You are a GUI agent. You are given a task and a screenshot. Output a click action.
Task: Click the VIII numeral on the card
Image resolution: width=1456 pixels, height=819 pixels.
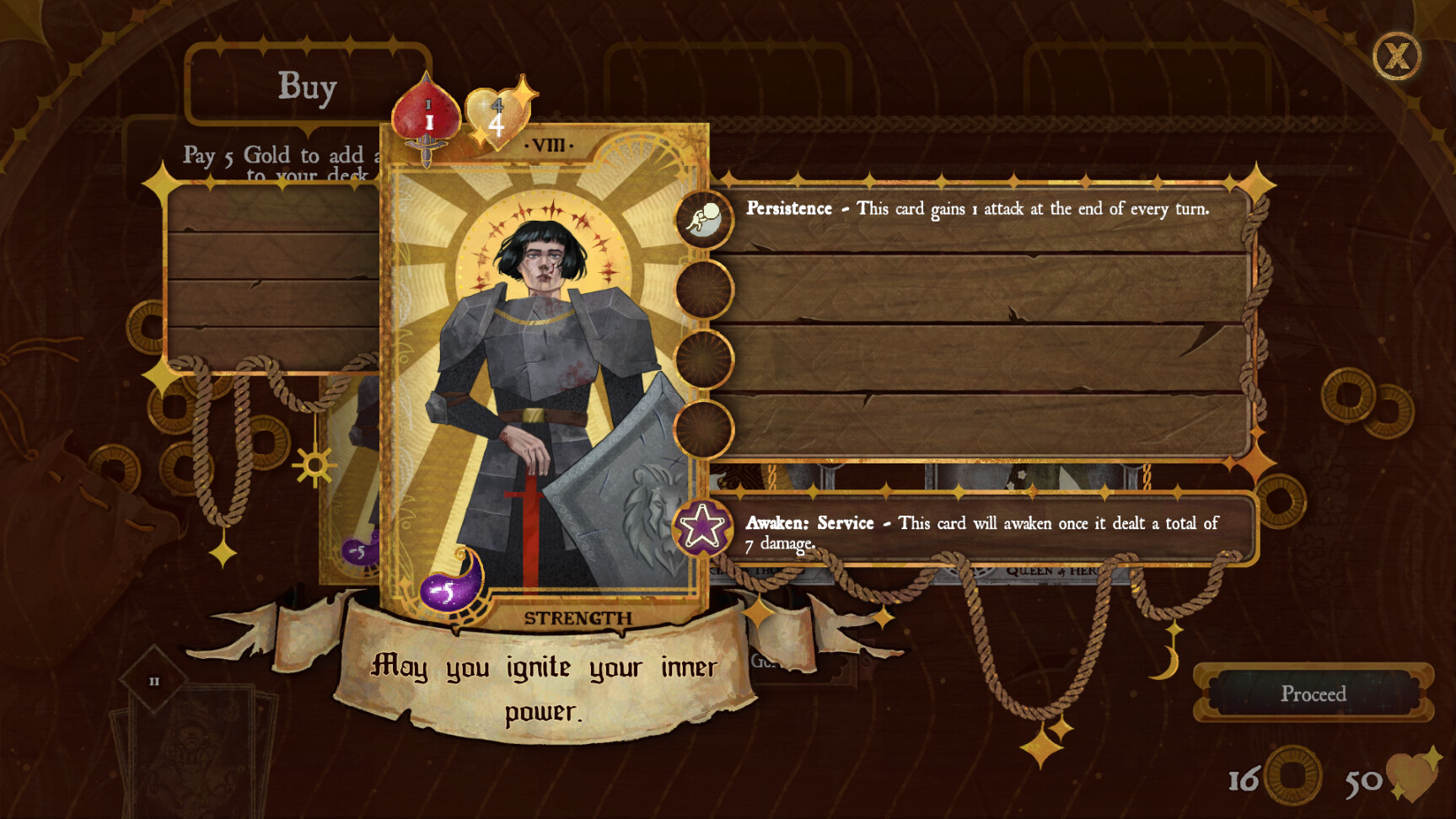pos(550,145)
